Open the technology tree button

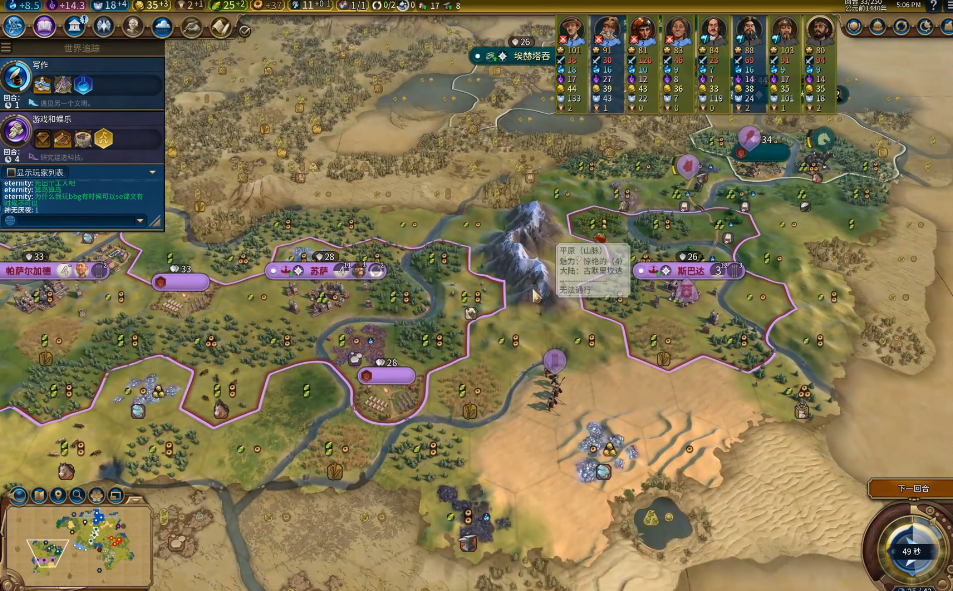pos(15,27)
